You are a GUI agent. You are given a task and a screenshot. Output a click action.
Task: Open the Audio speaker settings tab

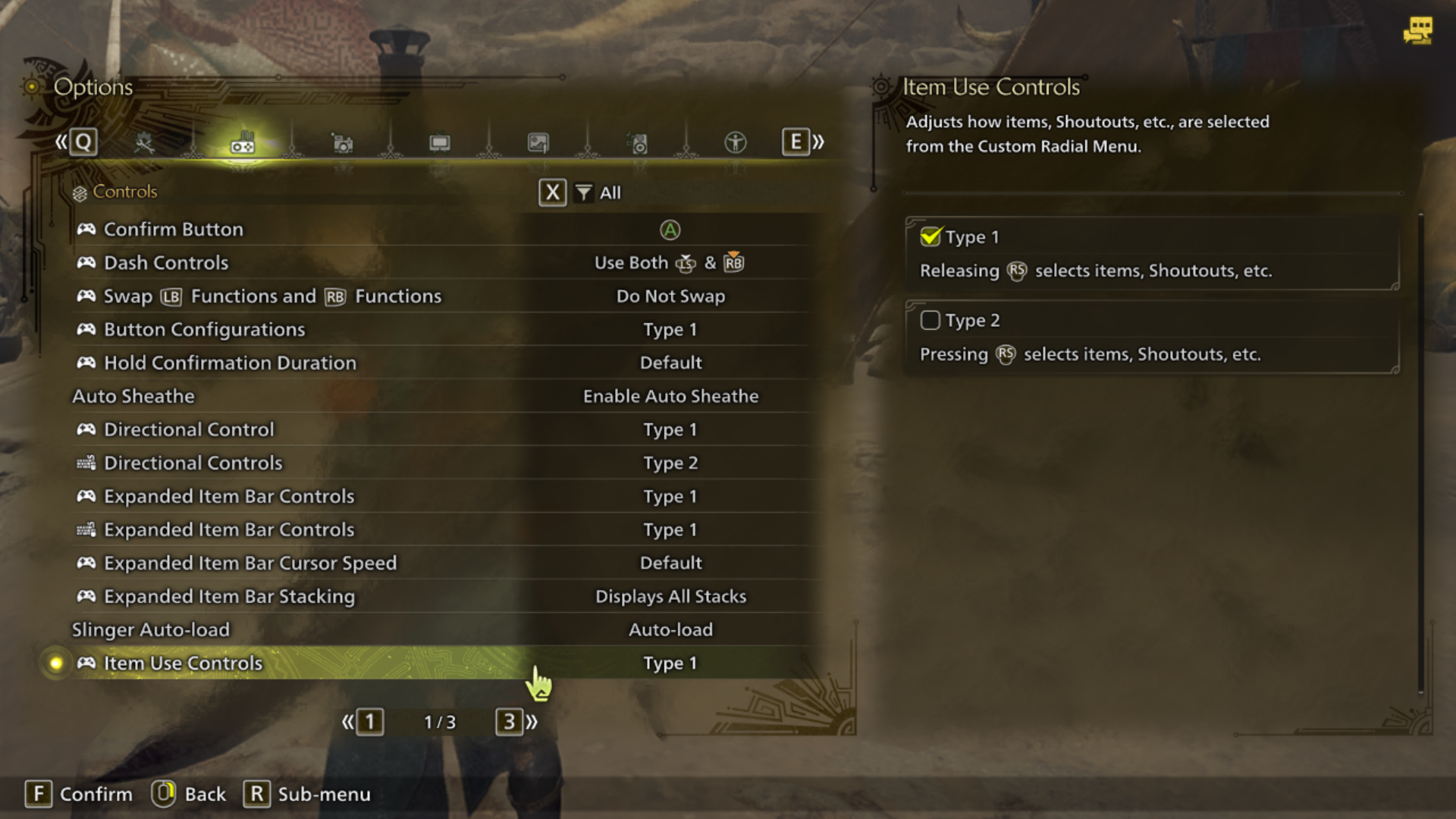pyautogui.click(x=638, y=142)
